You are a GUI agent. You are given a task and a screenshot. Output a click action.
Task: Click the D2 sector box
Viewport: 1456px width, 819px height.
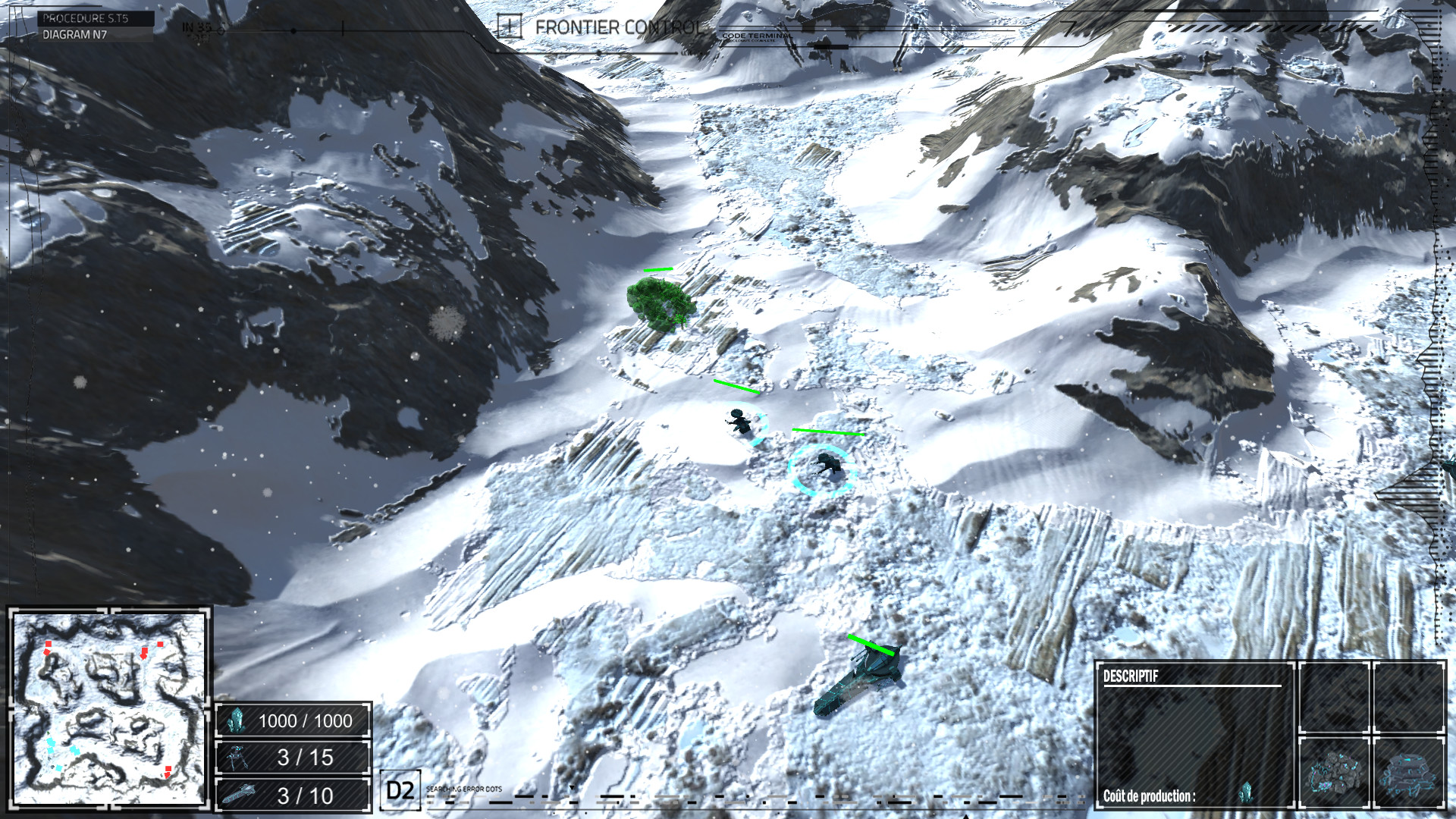point(400,791)
